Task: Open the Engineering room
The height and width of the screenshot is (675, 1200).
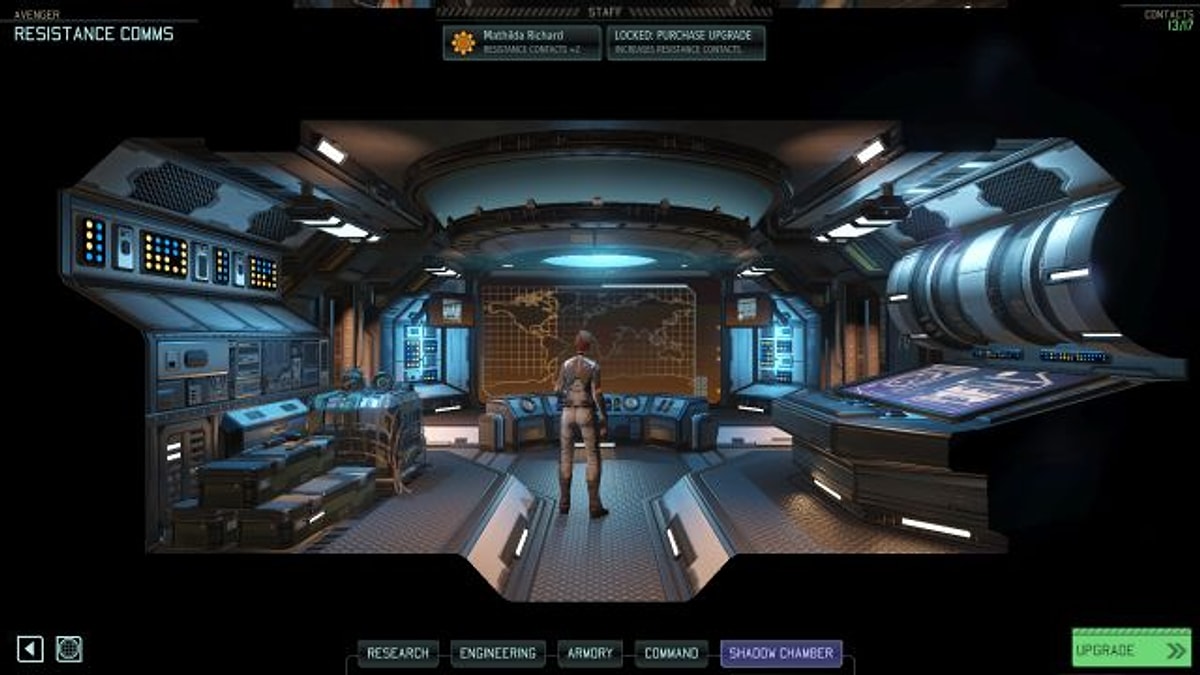Action: [x=498, y=653]
